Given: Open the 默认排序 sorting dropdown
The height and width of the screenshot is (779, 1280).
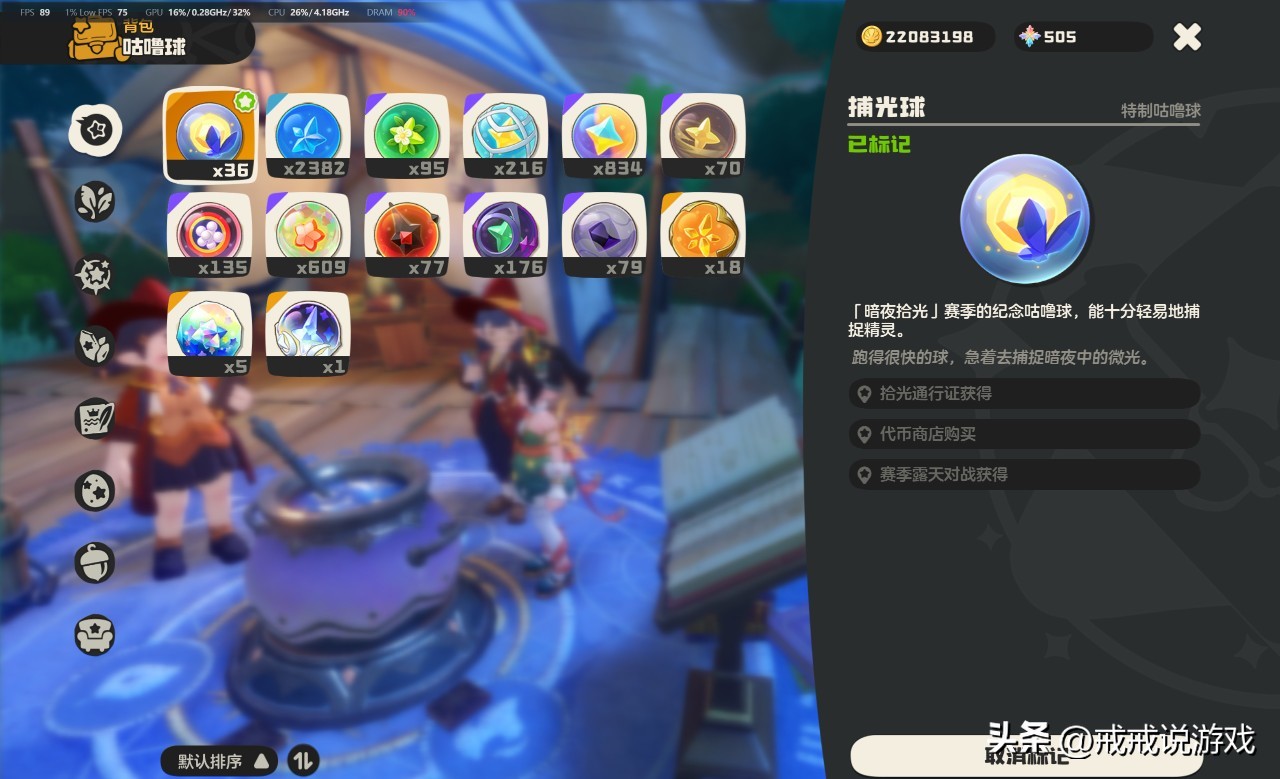Looking at the screenshot, I should coord(218,761).
